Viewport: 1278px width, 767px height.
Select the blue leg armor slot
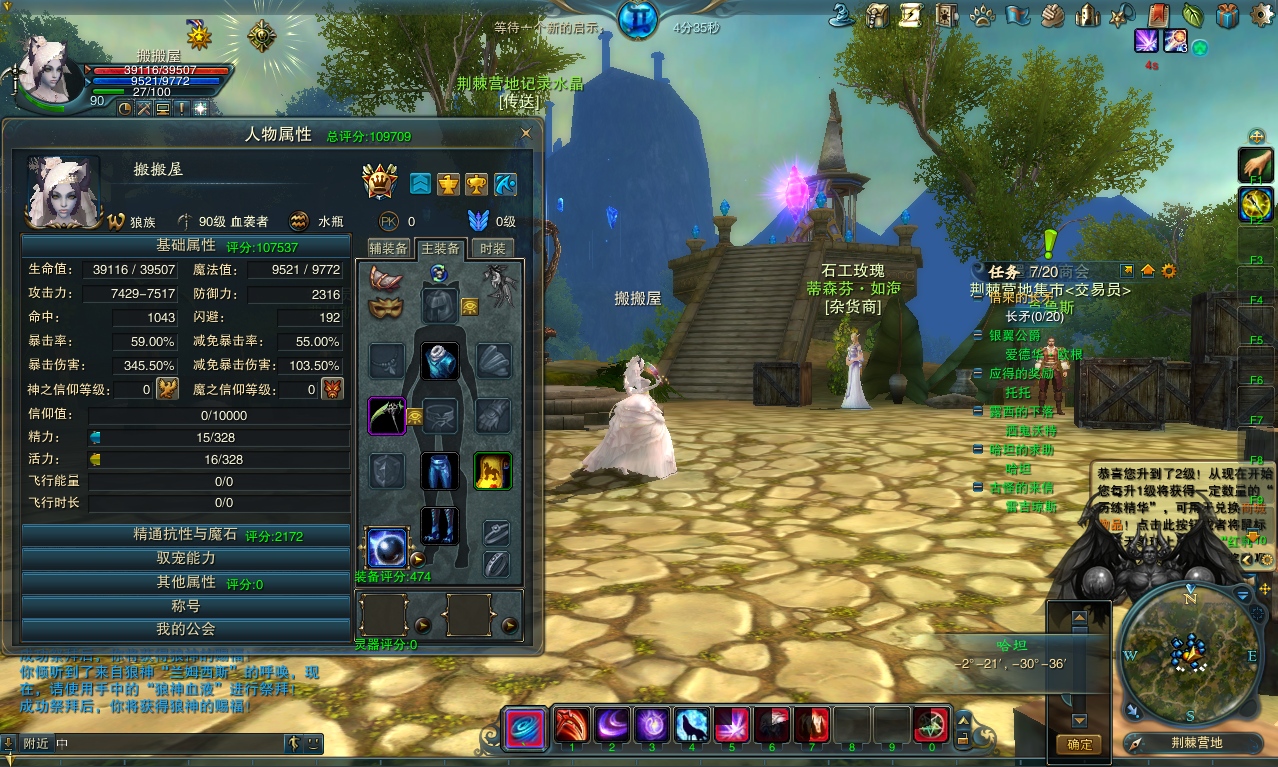pos(439,471)
